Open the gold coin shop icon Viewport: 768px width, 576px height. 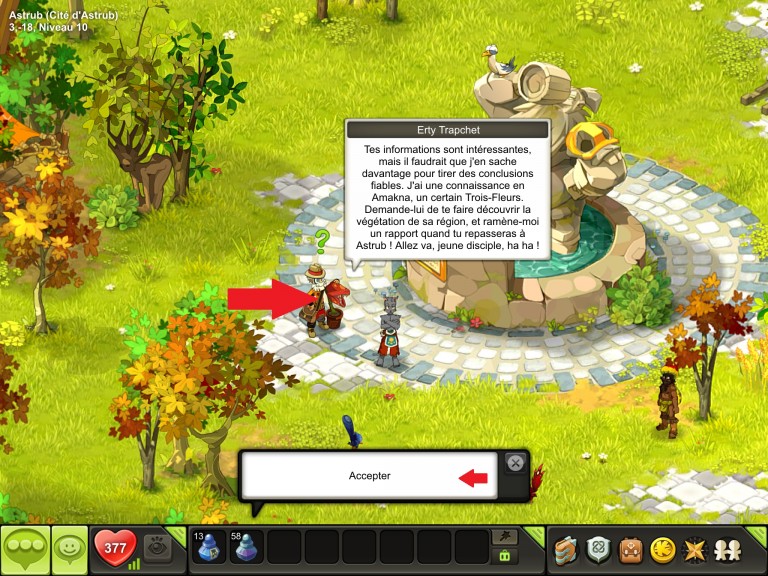point(661,549)
